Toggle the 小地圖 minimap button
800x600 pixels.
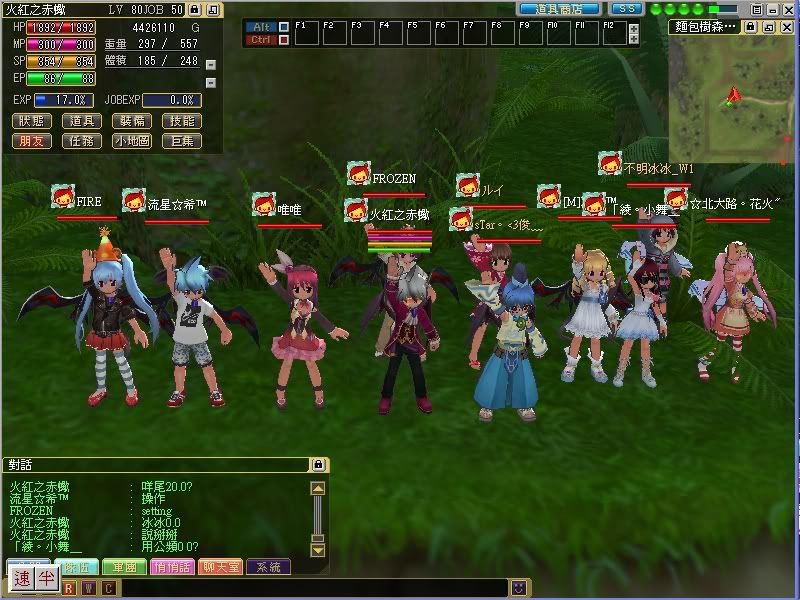pyautogui.click(x=132, y=141)
